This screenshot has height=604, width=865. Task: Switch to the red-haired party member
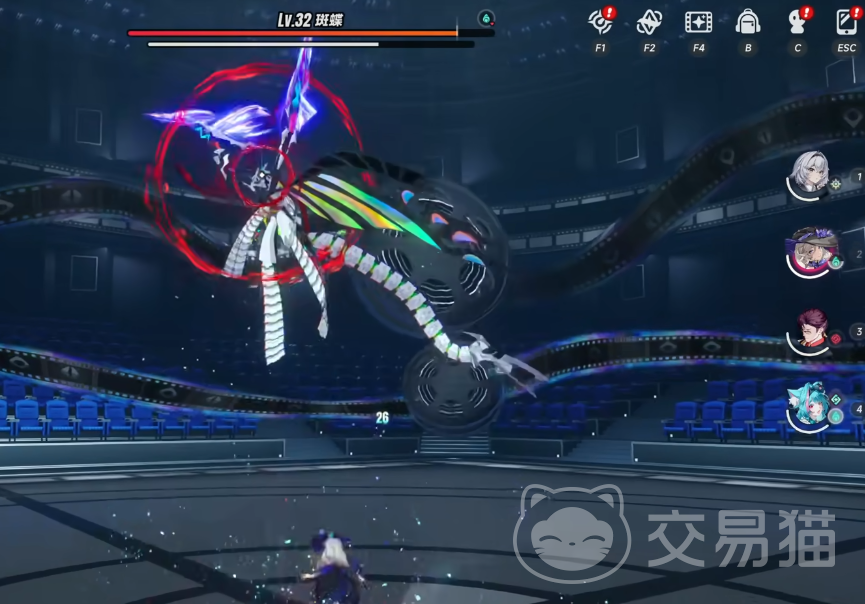[x=809, y=329]
